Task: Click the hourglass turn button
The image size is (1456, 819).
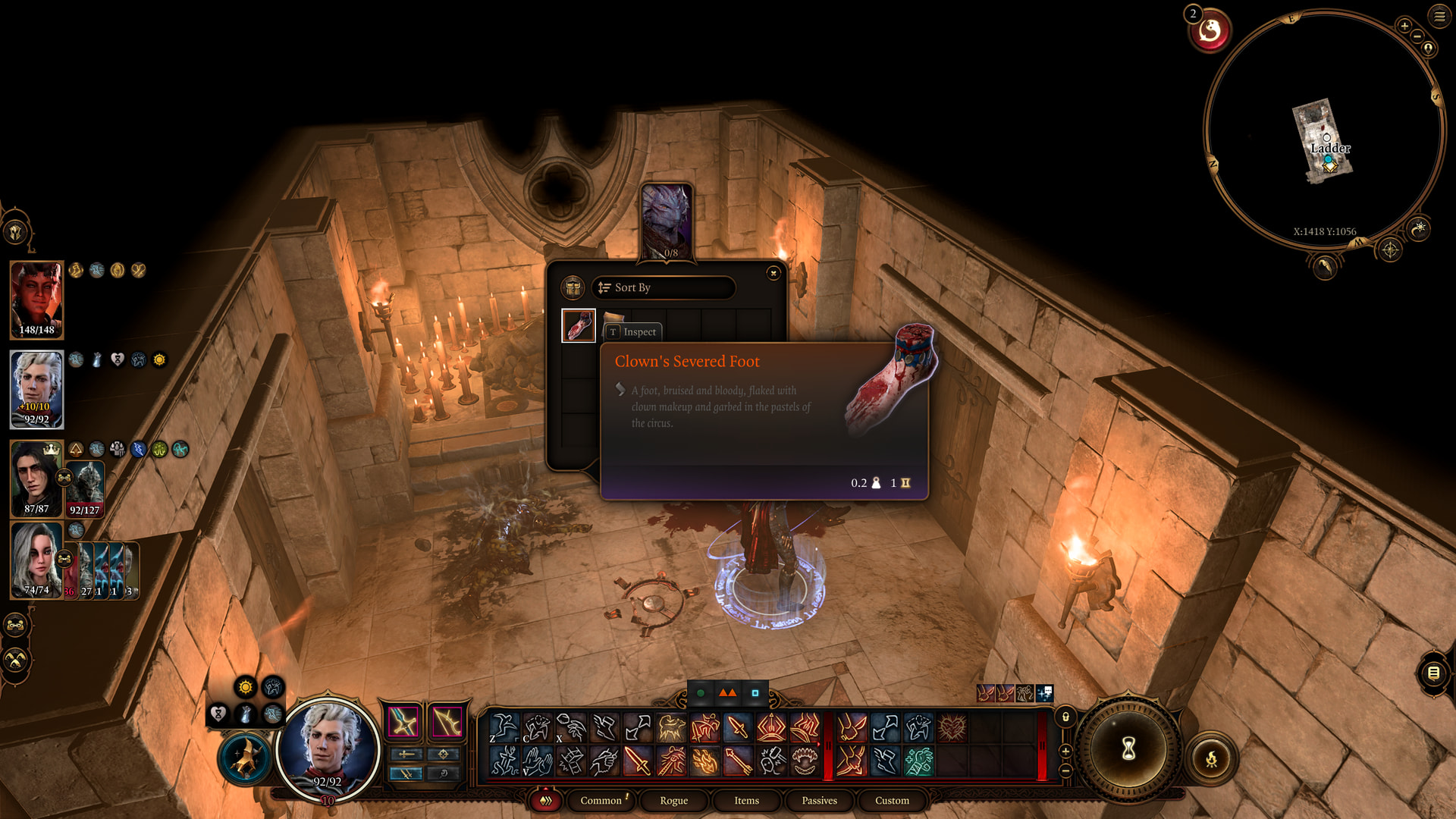Action: [x=1128, y=748]
